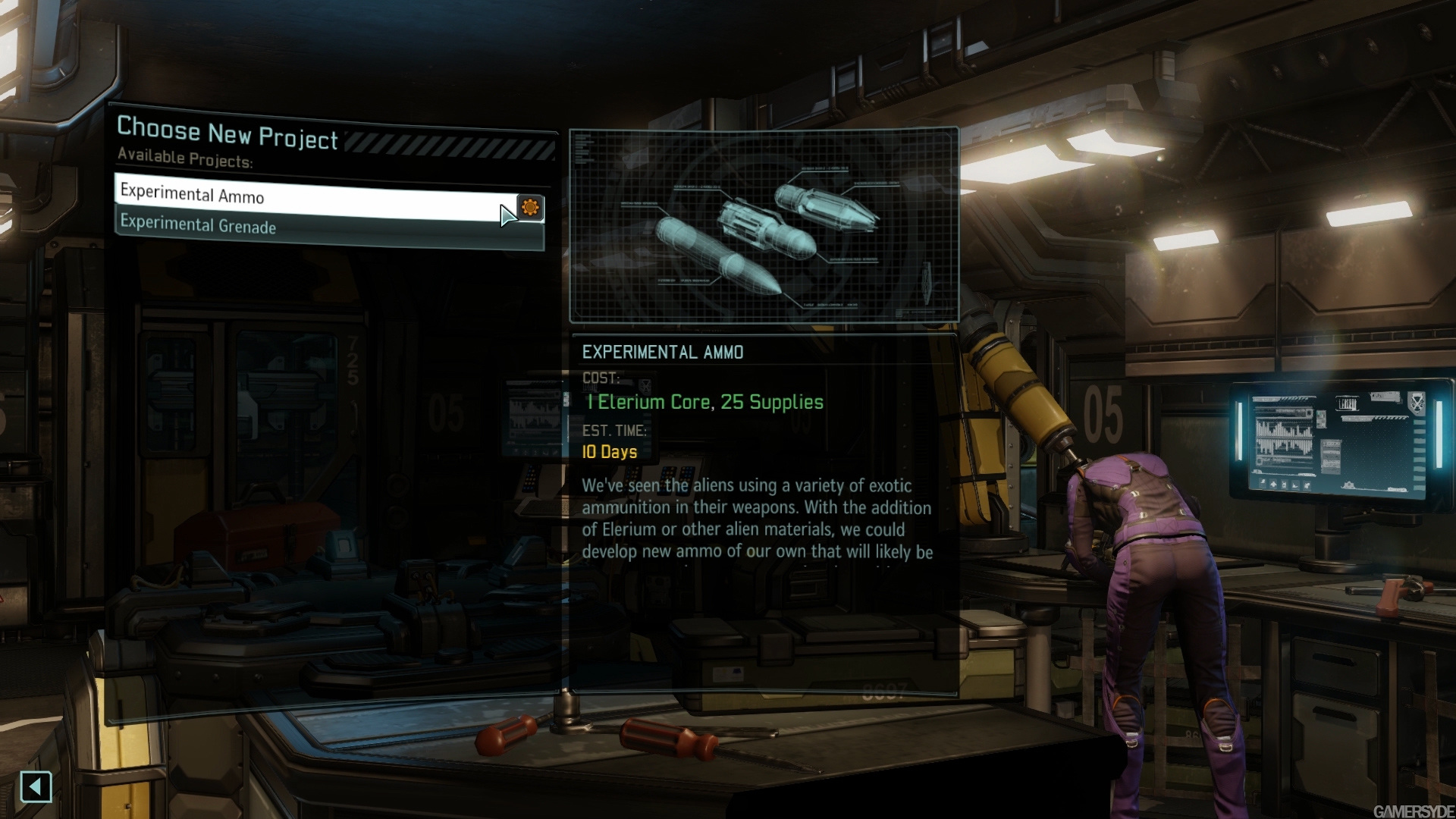The height and width of the screenshot is (819, 1456).
Task: Click the EXPERIMENTAL AMMO info panel header
Action: (x=664, y=351)
